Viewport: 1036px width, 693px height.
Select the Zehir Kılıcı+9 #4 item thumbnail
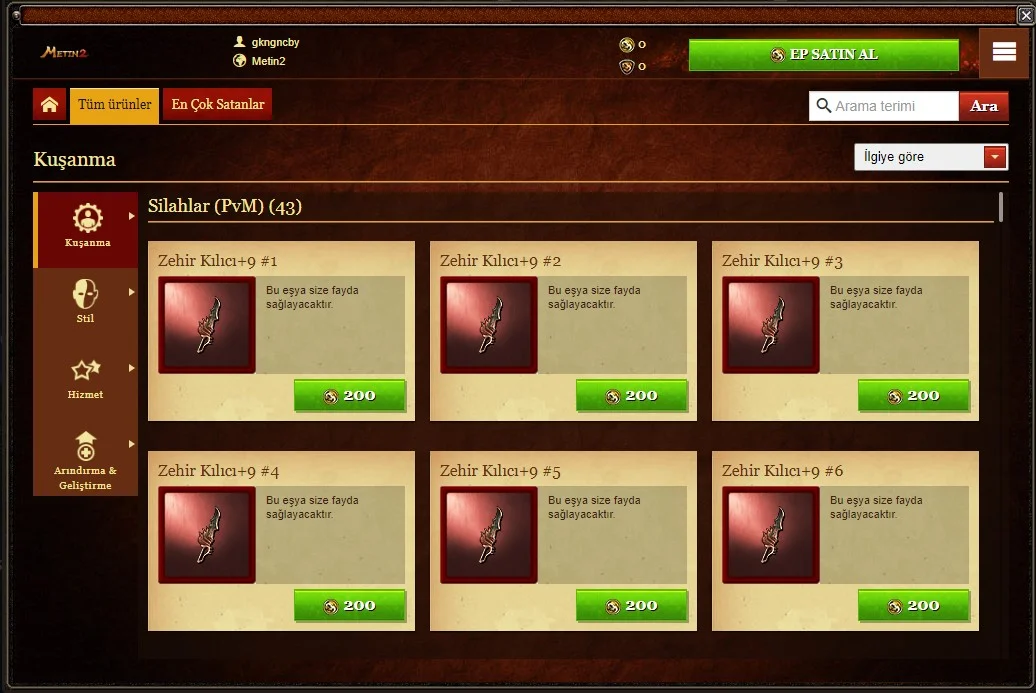click(x=207, y=535)
